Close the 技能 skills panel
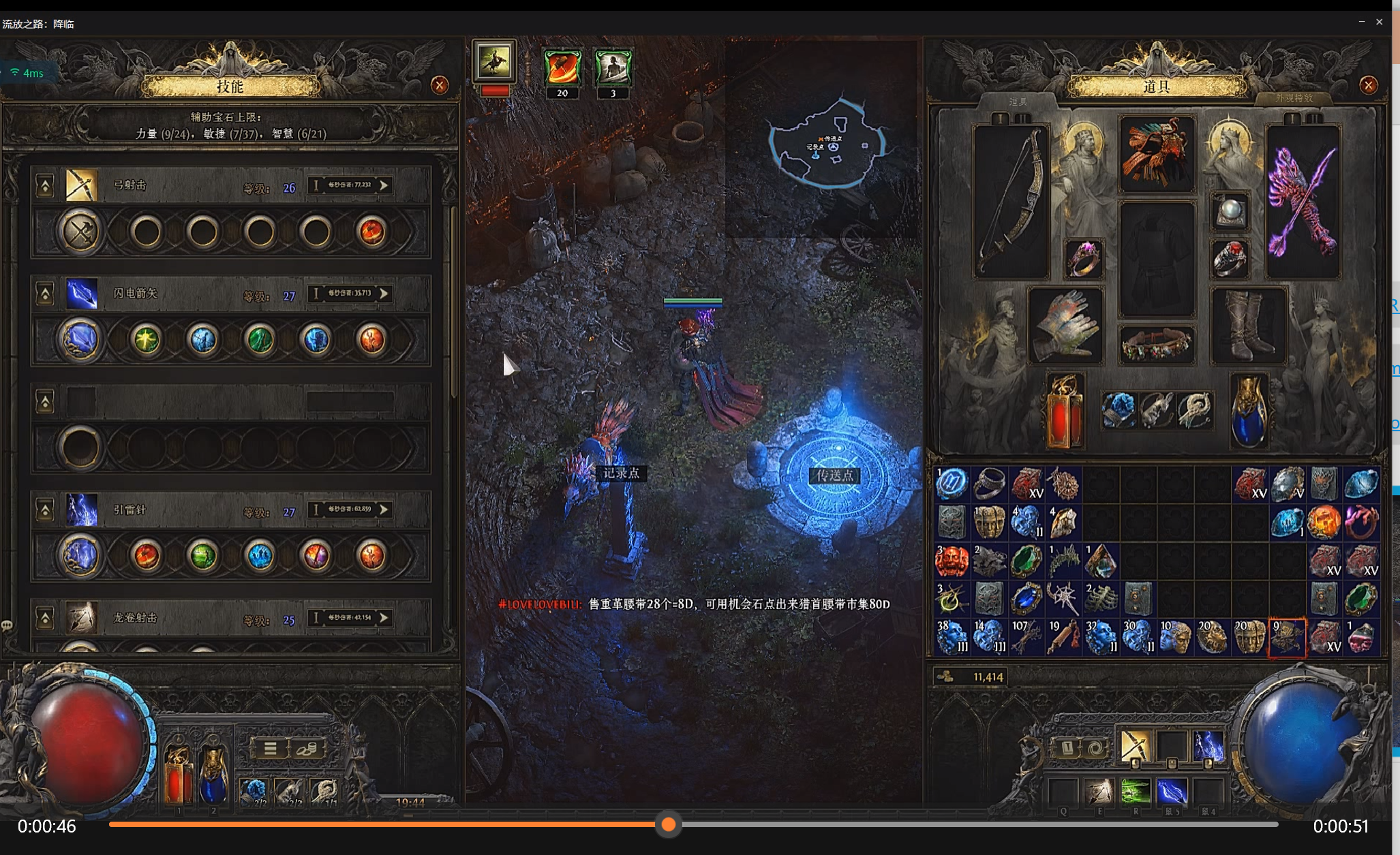Viewport: 1400px width, 855px height. (440, 85)
